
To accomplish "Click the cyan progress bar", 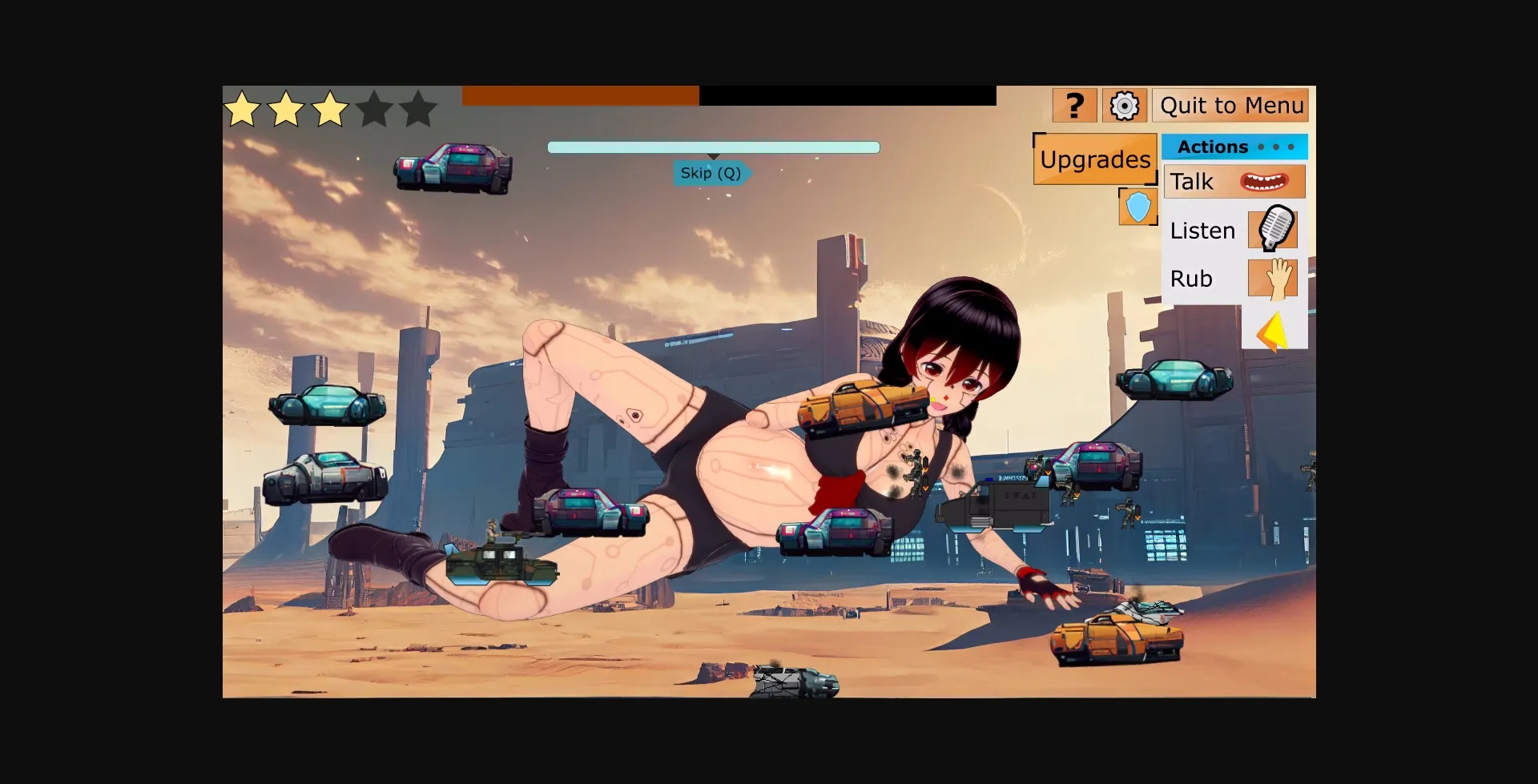I will pyautogui.click(x=713, y=147).
